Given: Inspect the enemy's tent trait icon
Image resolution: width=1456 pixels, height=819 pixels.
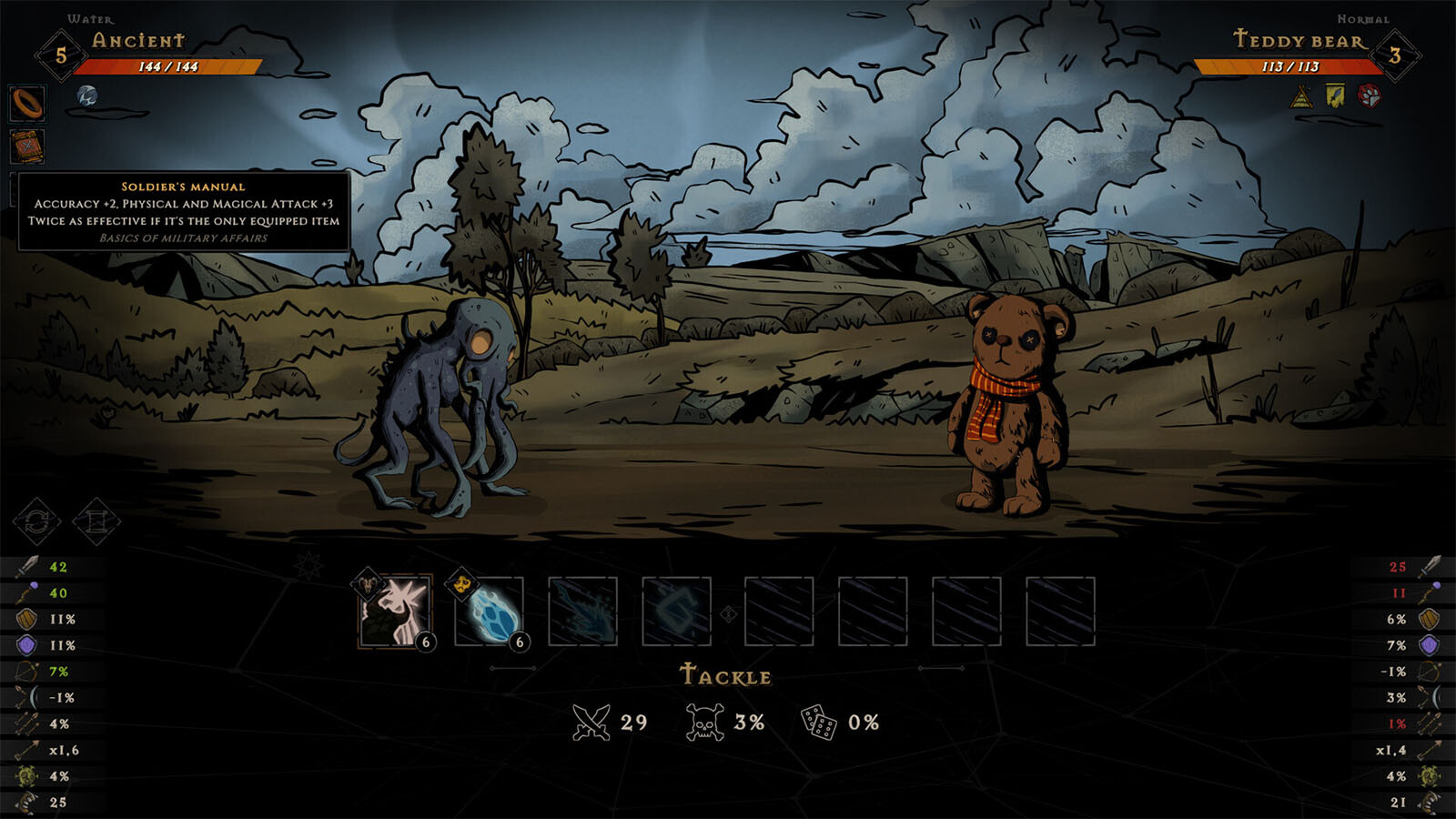Looking at the screenshot, I should (x=1302, y=96).
